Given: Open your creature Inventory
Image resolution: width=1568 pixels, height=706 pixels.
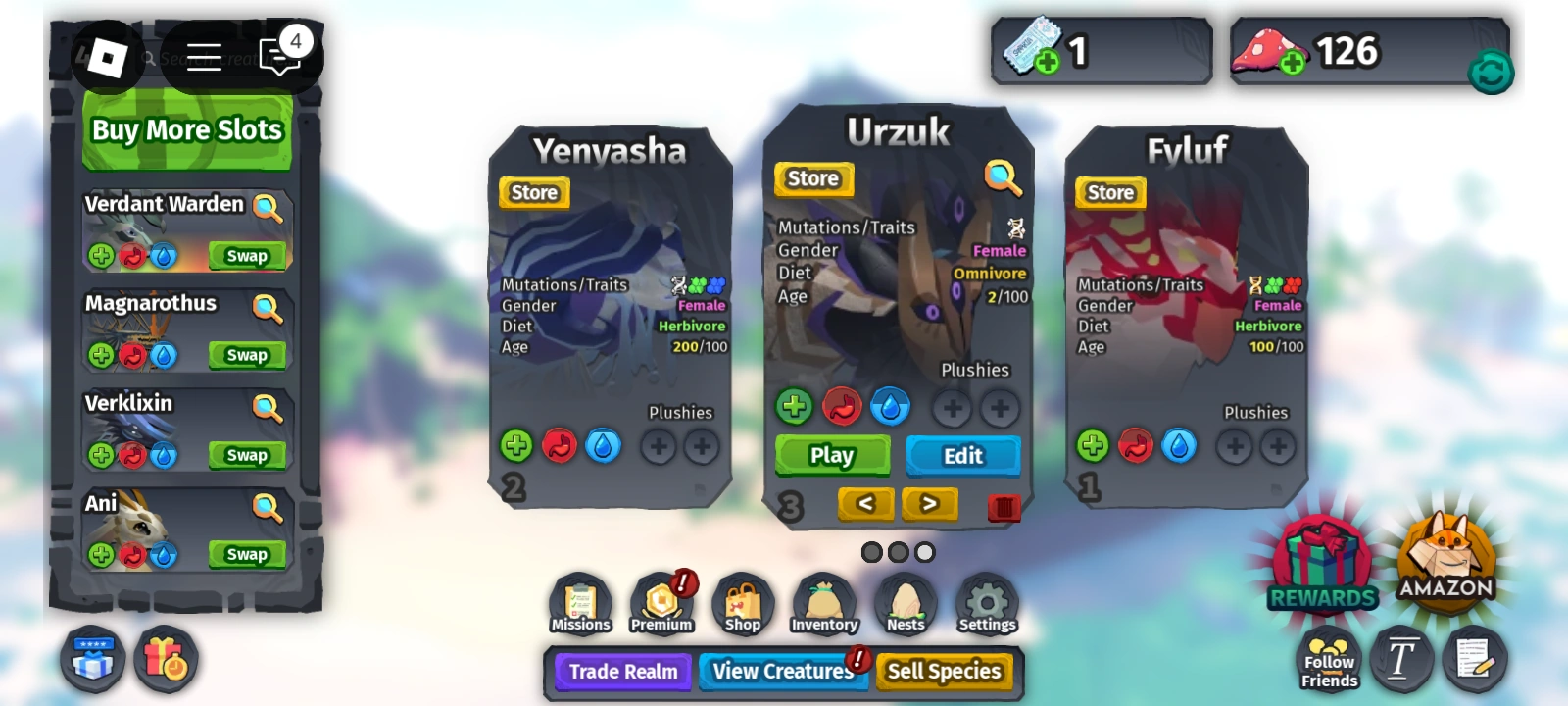Looking at the screenshot, I should (x=824, y=600).
